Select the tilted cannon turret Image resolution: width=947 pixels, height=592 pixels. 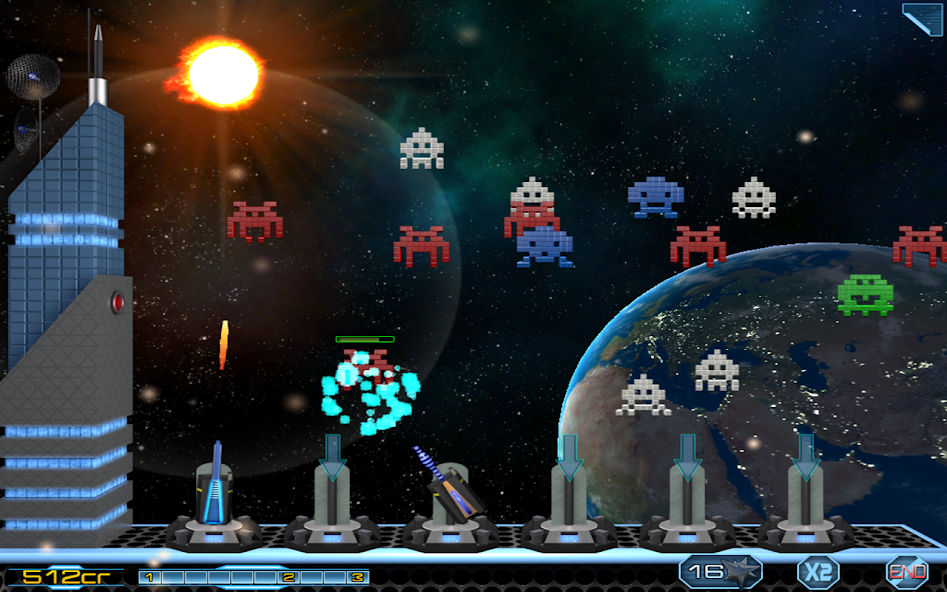(448, 492)
